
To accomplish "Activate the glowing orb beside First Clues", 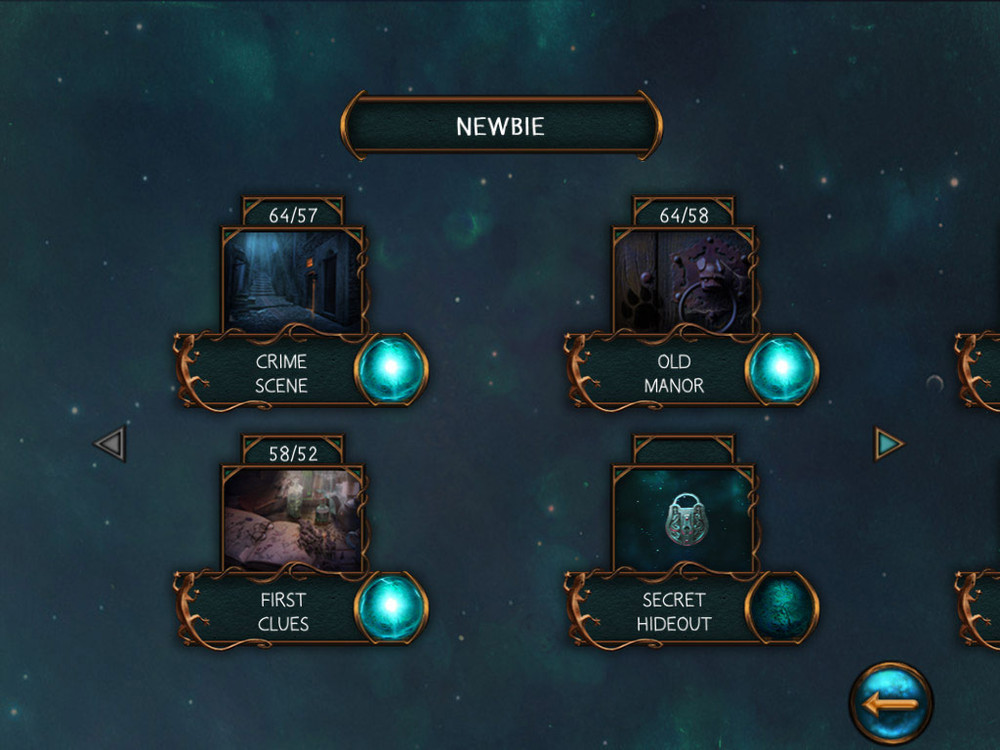I will [392, 608].
